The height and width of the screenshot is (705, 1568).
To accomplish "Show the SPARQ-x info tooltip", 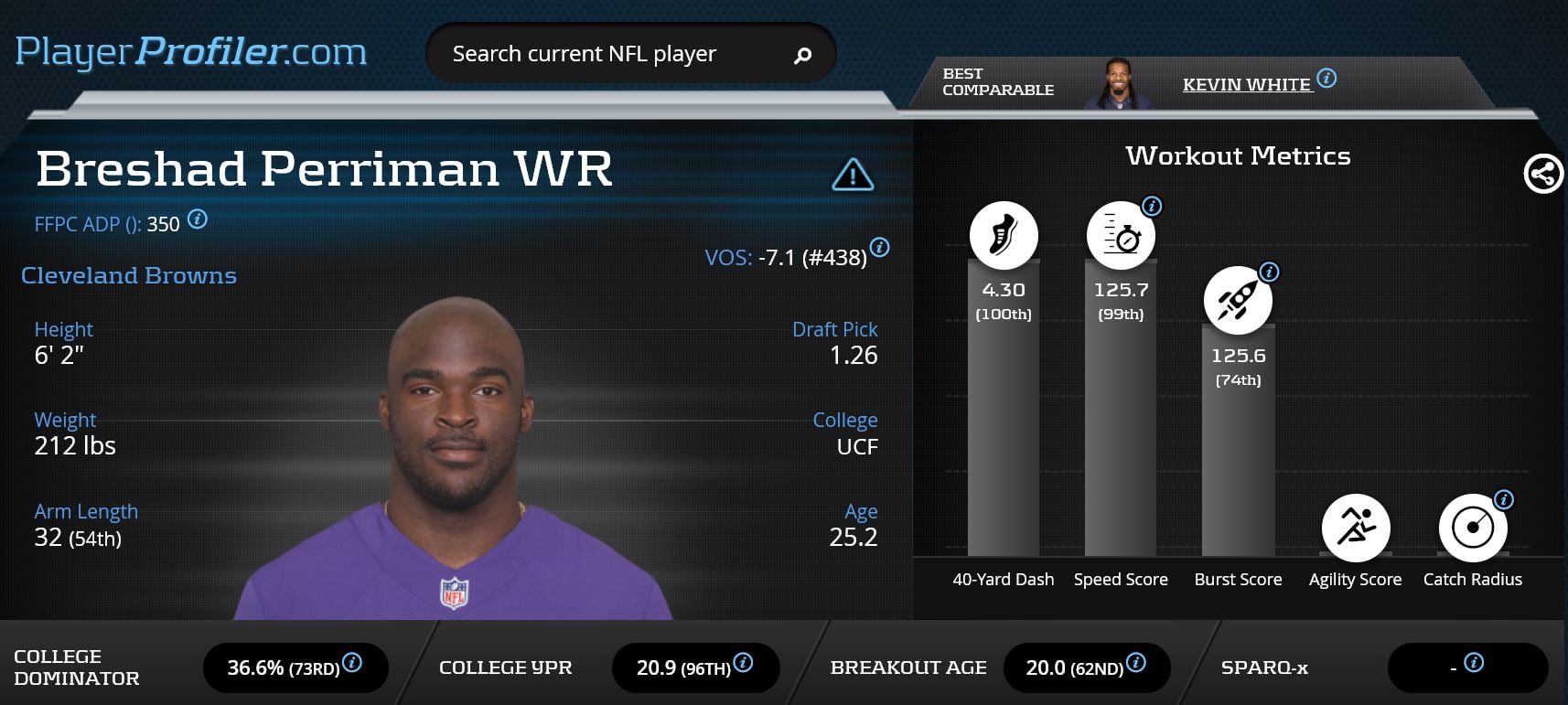I will (x=1473, y=663).
